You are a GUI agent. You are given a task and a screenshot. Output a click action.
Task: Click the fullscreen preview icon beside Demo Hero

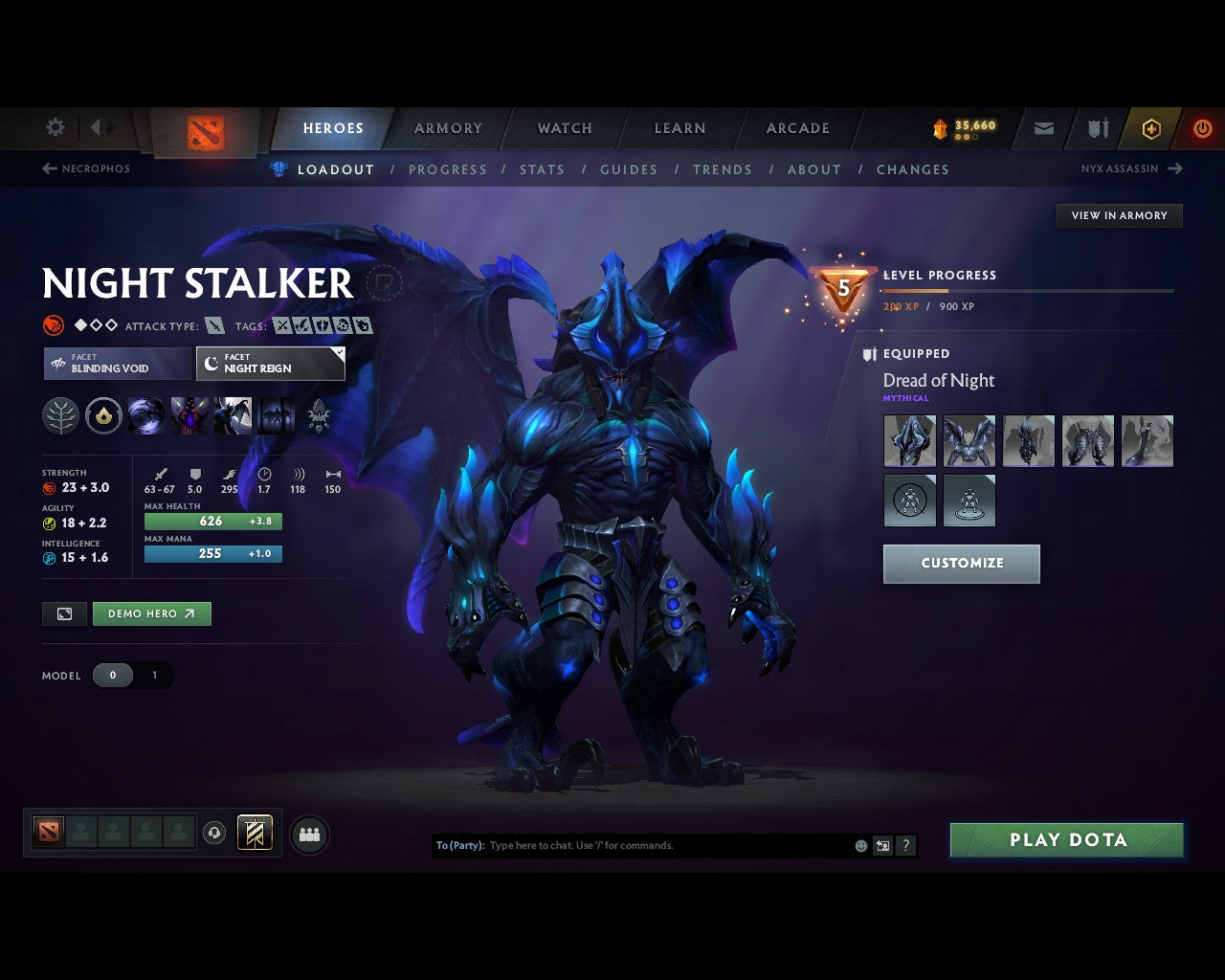63,613
